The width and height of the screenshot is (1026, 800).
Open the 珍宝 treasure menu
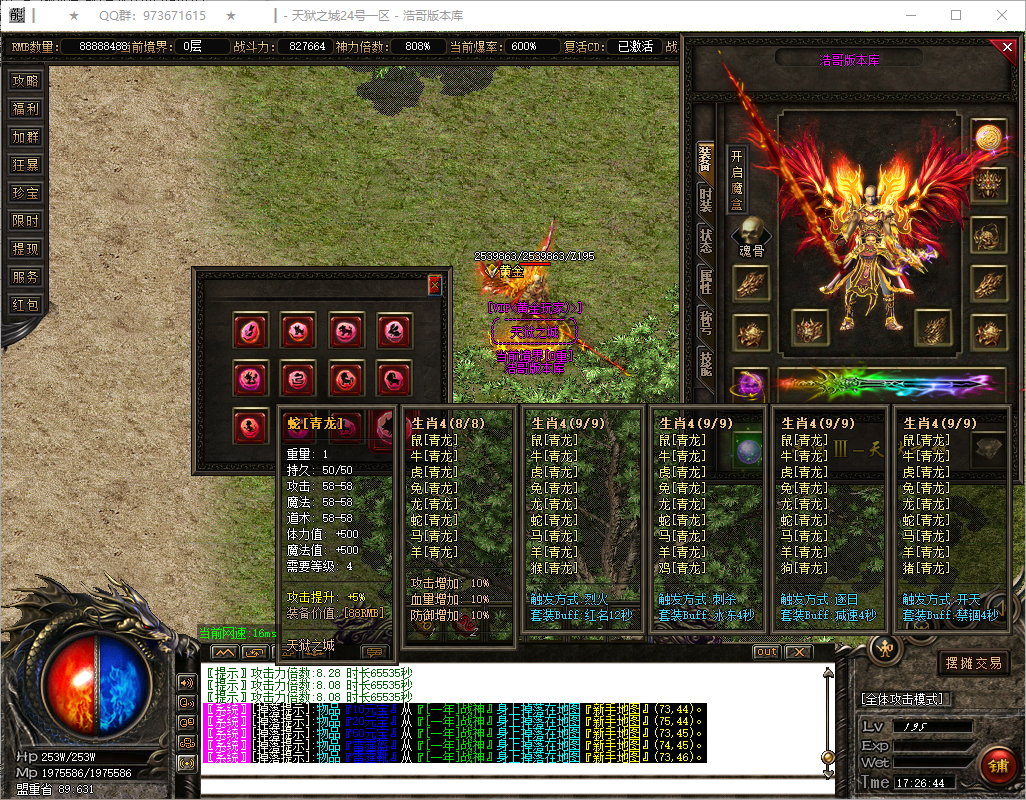[25, 193]
